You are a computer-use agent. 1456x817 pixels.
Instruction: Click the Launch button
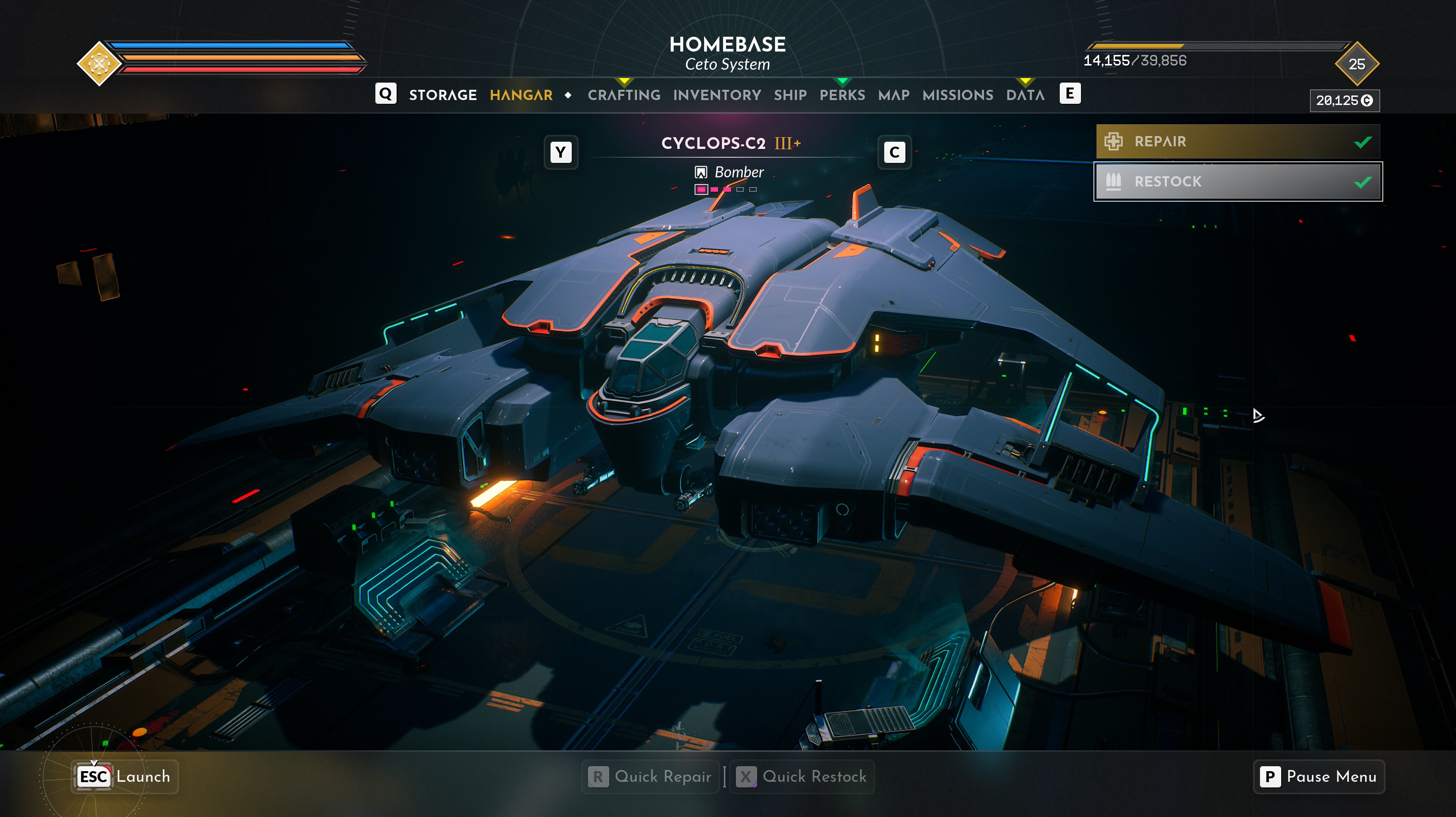click(125, 776)
